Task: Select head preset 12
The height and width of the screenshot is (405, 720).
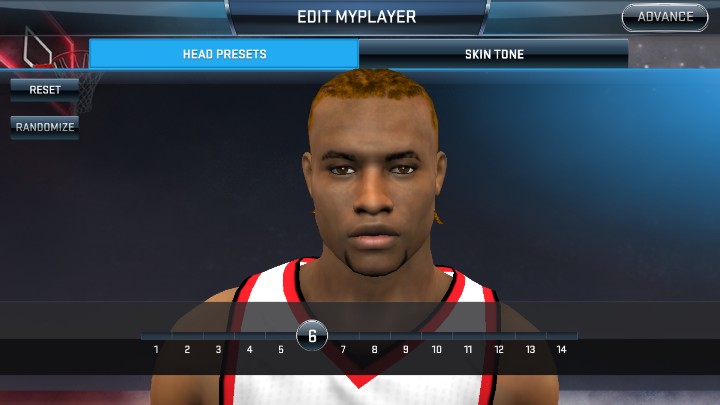Action: 499,349
